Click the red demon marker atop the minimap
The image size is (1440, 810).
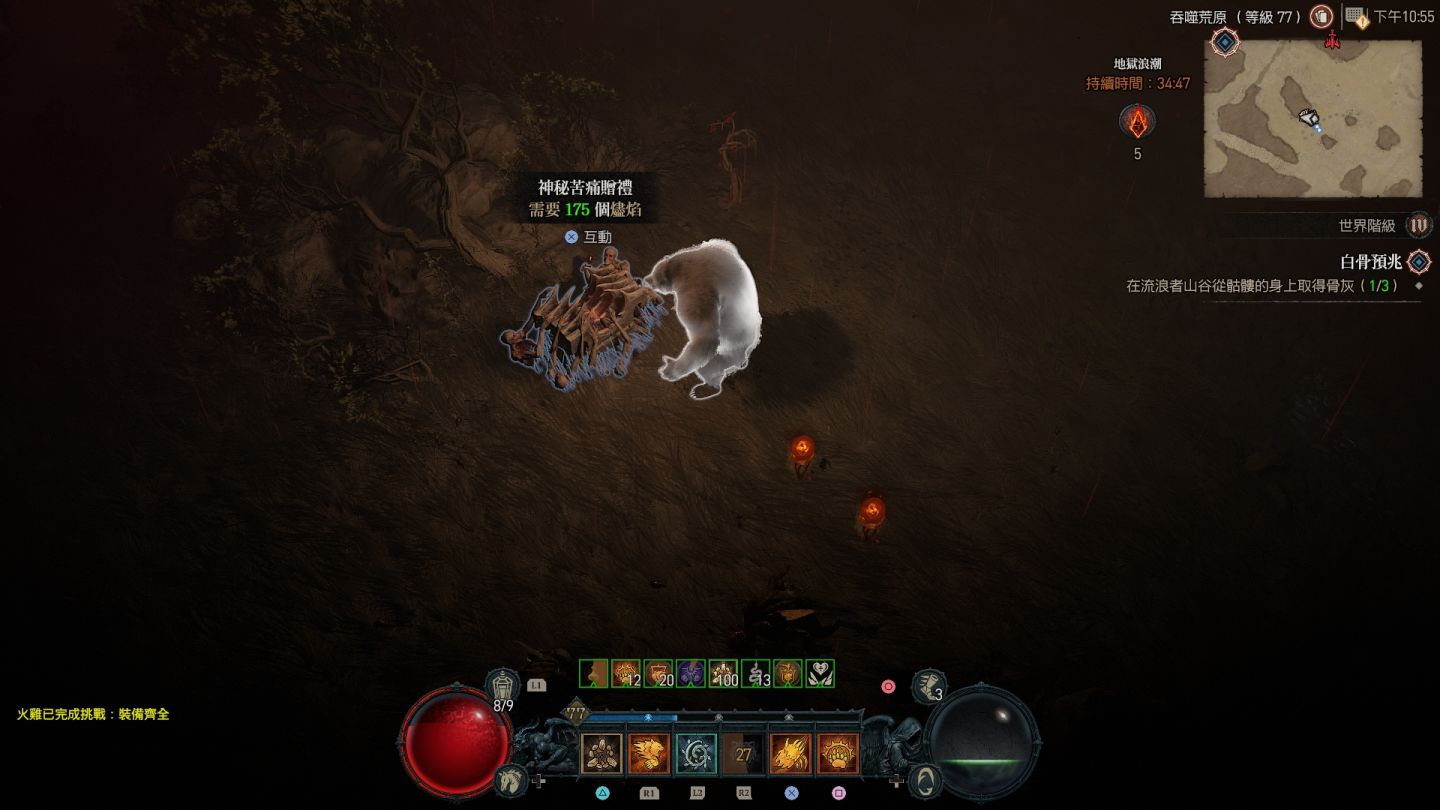(x=1331, y=41)
